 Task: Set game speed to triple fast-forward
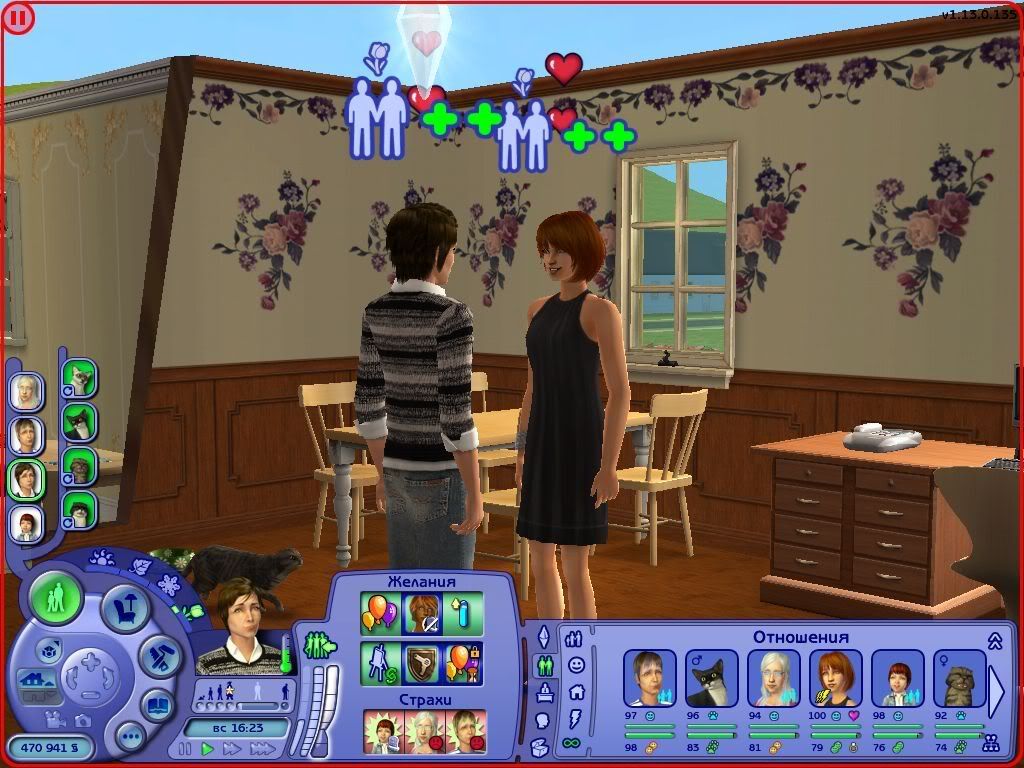pos(263,748)
